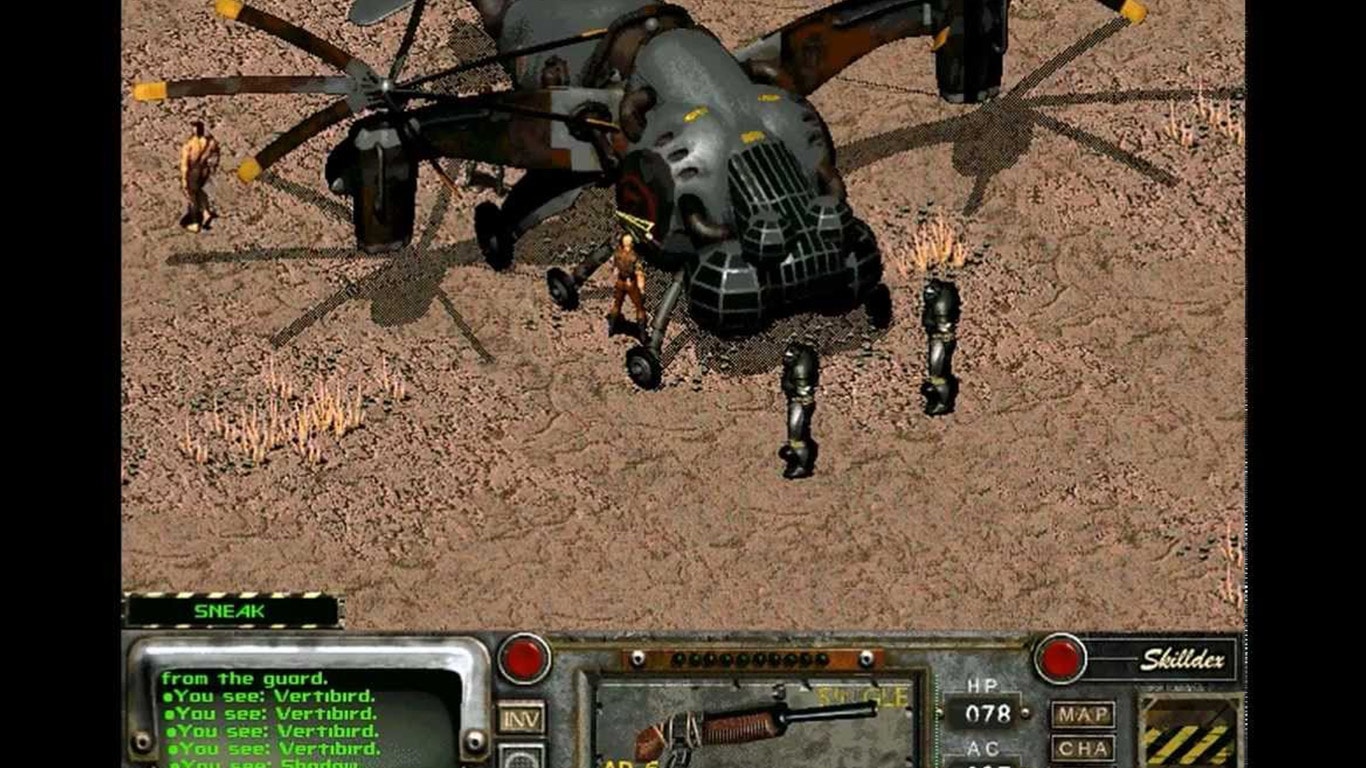Click the person standing at the far left
Viewport: 1366px width, 768px height.
pyautogui.click(x=200, y=175)
